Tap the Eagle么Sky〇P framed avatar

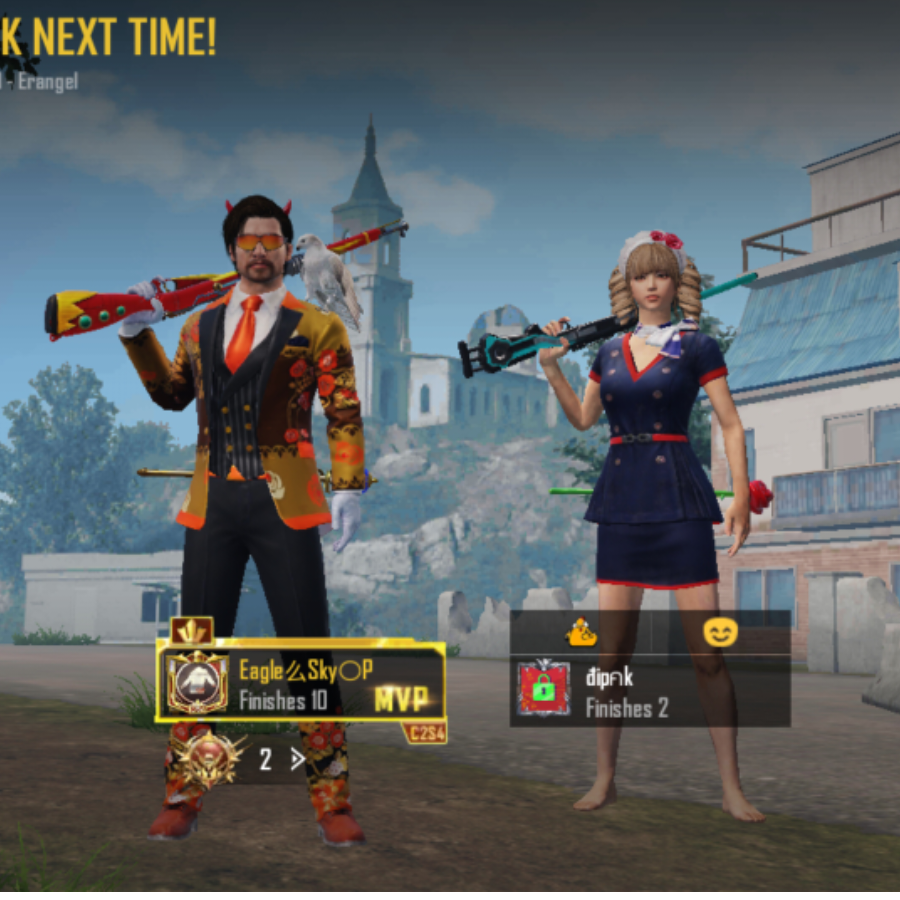tap(196, 682)
